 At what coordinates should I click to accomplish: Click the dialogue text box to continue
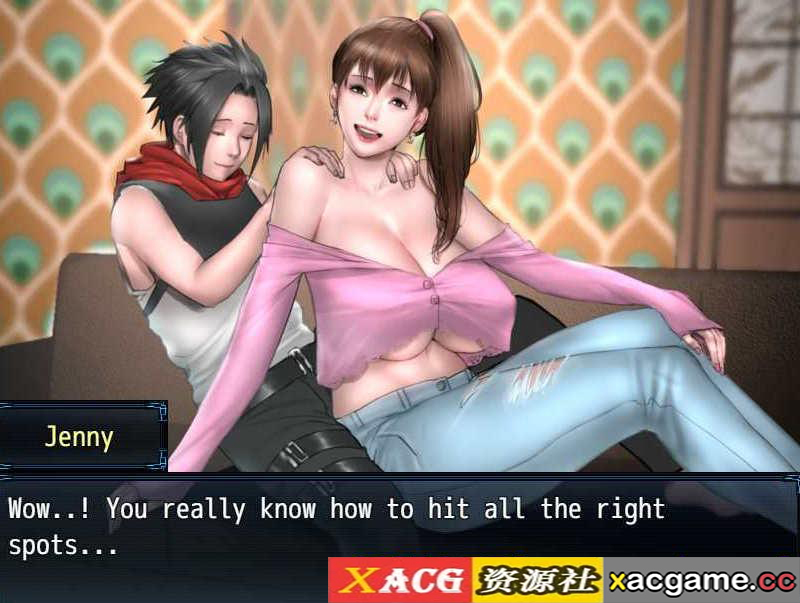[400, 525]
